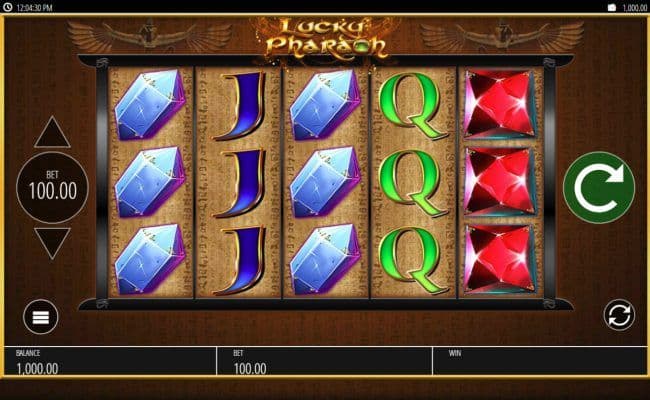The width and height of the screenshot is (650, 400).
Task: Increase the bet with the up arrow
Action: 52,133
